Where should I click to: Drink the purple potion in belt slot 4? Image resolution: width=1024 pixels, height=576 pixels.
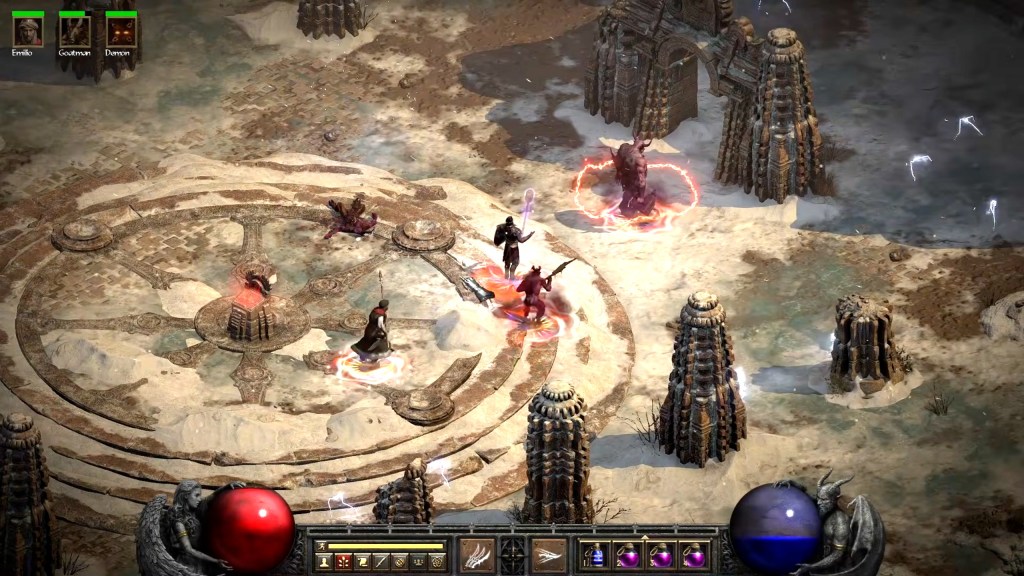pos(693,555)
